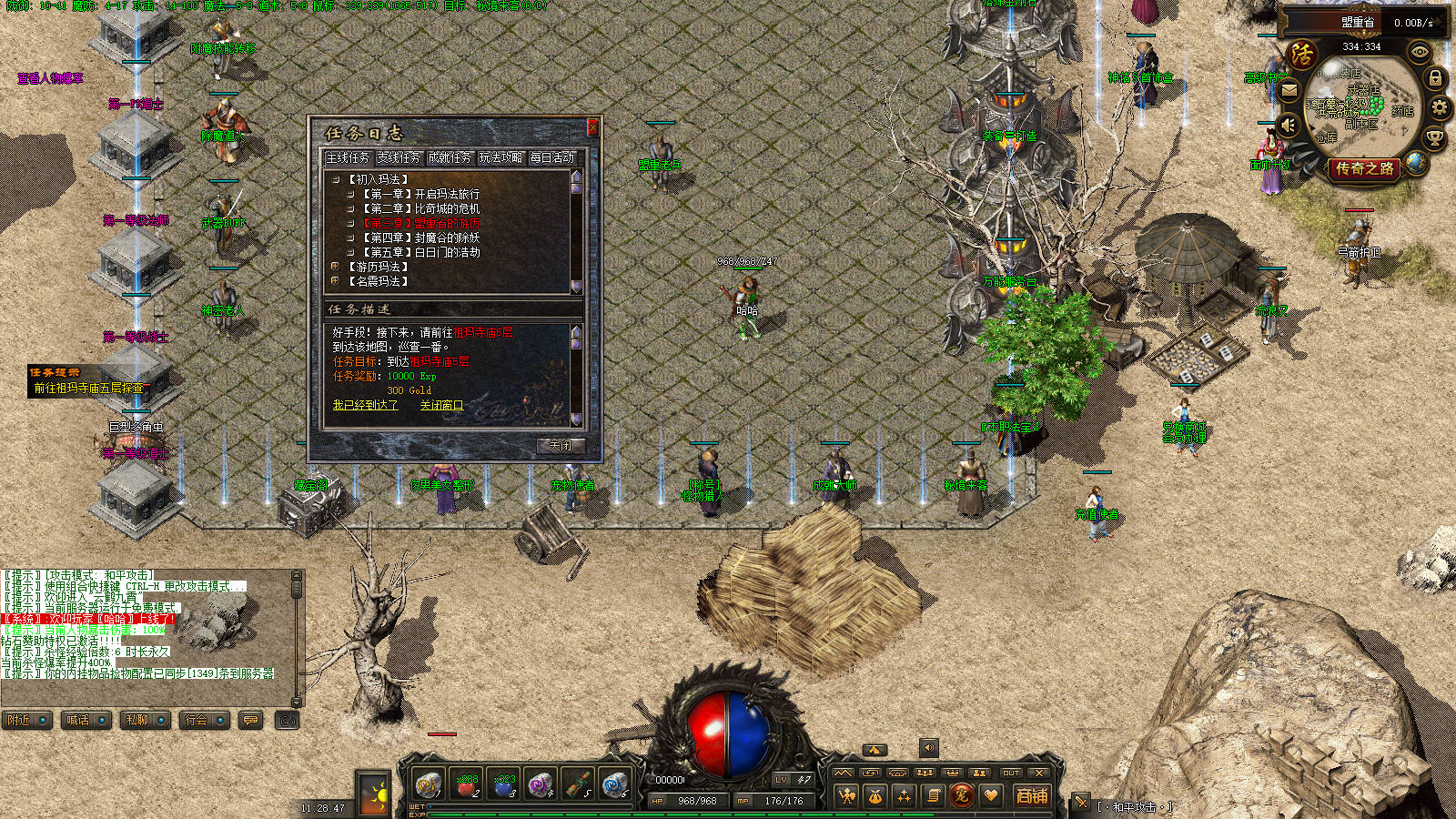
Task: Toggle the crossed swords attack mode icon
Action: tap(1081, 803)
